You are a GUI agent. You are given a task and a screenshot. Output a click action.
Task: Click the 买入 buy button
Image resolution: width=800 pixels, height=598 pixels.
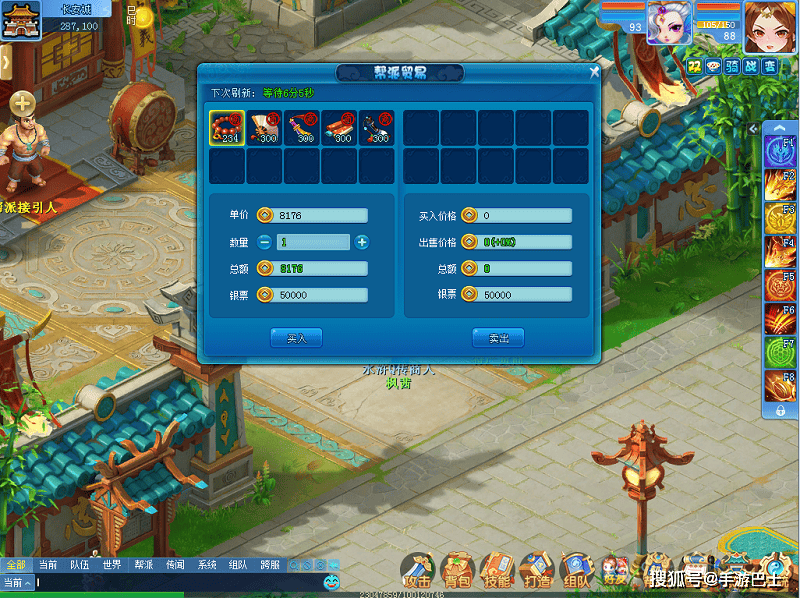pyautogui.click(x=296, y=338)
